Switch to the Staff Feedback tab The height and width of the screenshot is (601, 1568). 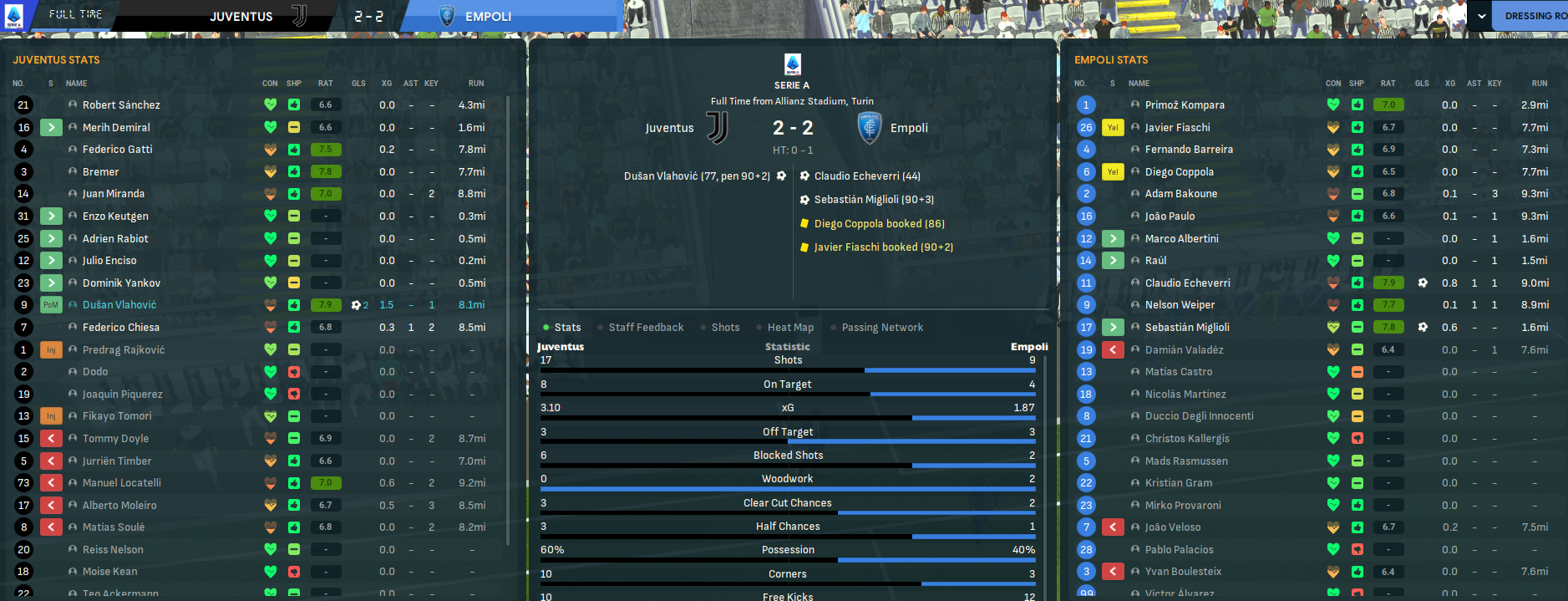[x=646, y=328]
